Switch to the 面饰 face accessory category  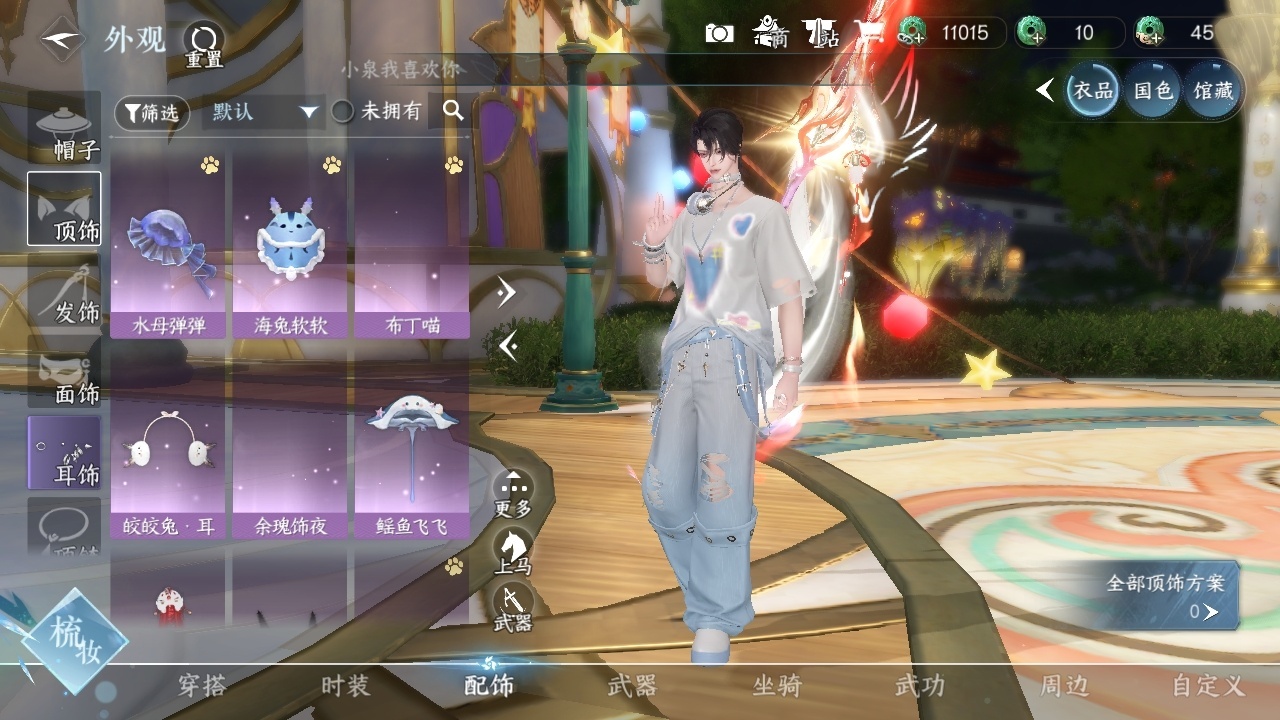click(x=65, y=376)
